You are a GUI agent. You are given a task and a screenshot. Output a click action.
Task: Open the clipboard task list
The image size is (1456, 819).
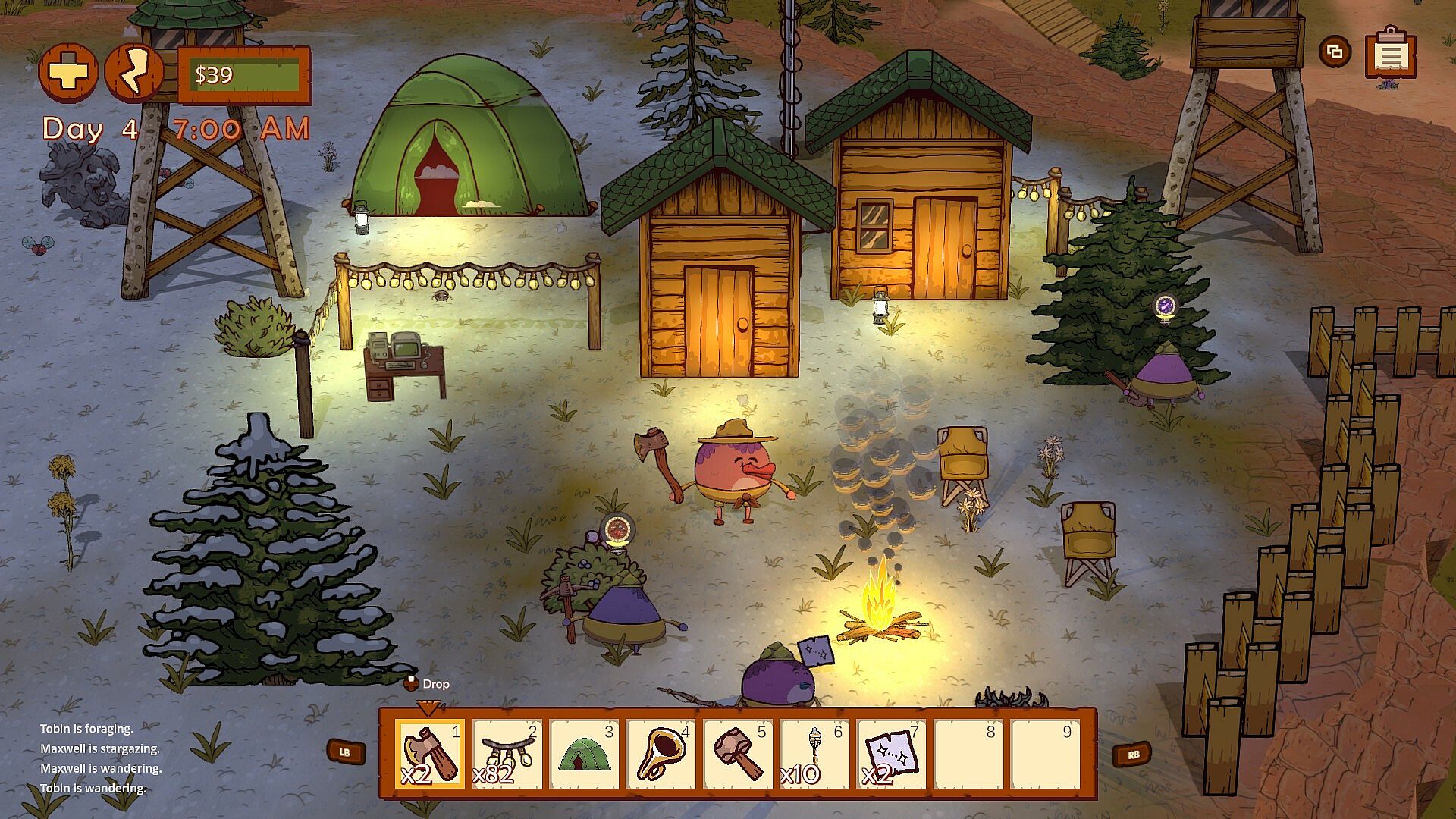(x=1390, y=53)
